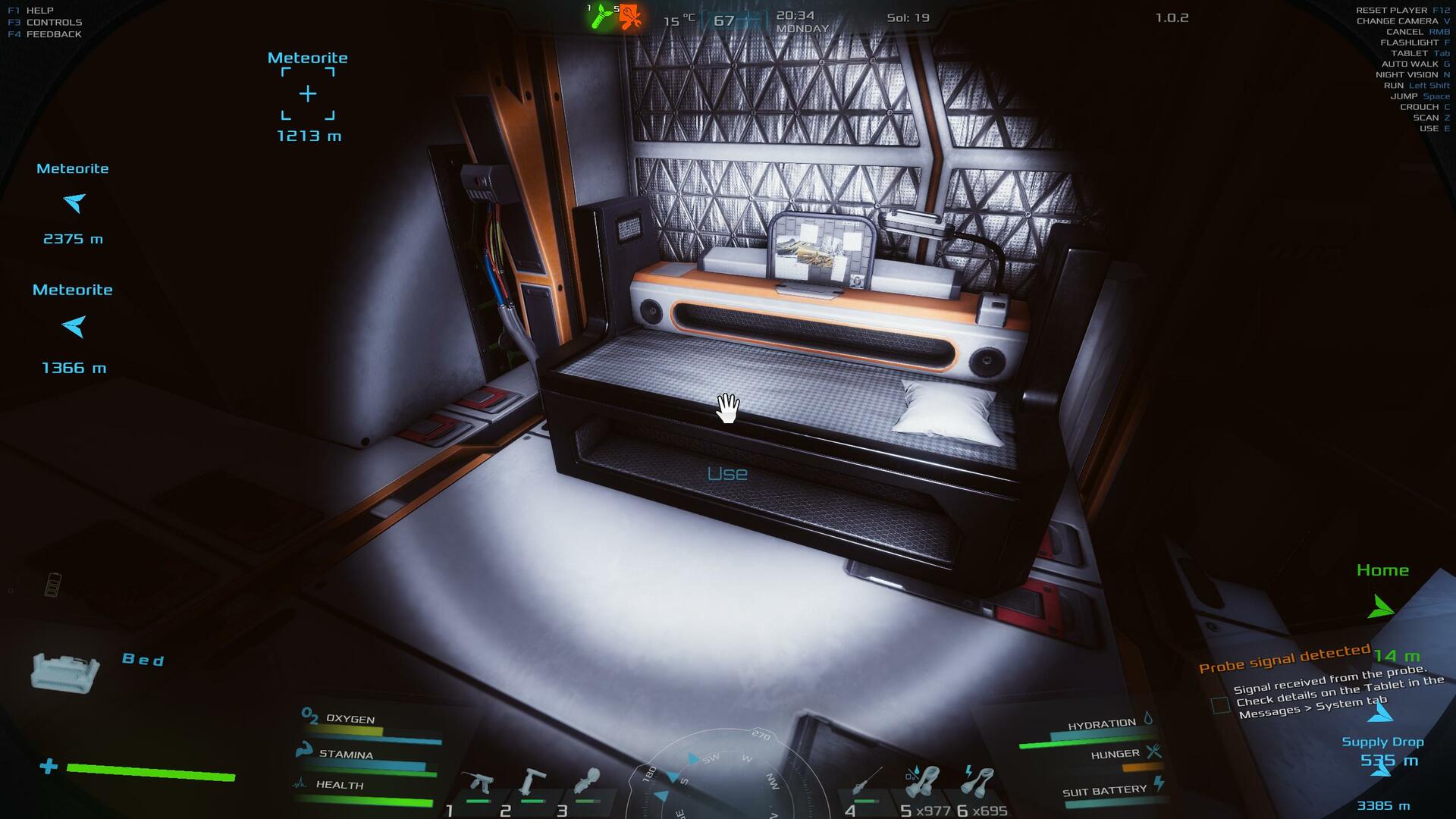Open the orange repair tools alert icon
Viewport: 1456px width, 819px height.
tap(629, 17)
